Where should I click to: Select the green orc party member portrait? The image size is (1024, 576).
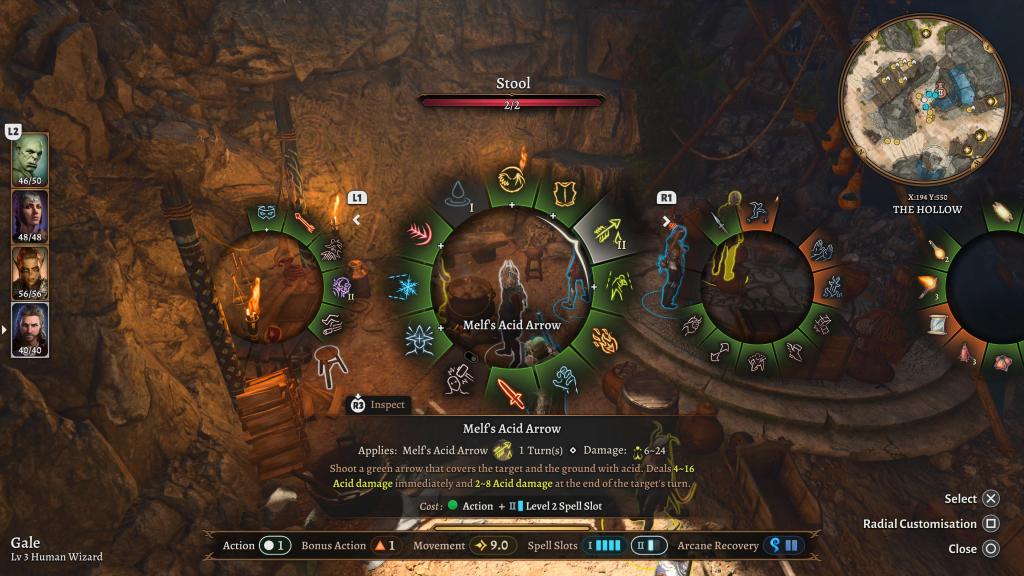(29, 158)
